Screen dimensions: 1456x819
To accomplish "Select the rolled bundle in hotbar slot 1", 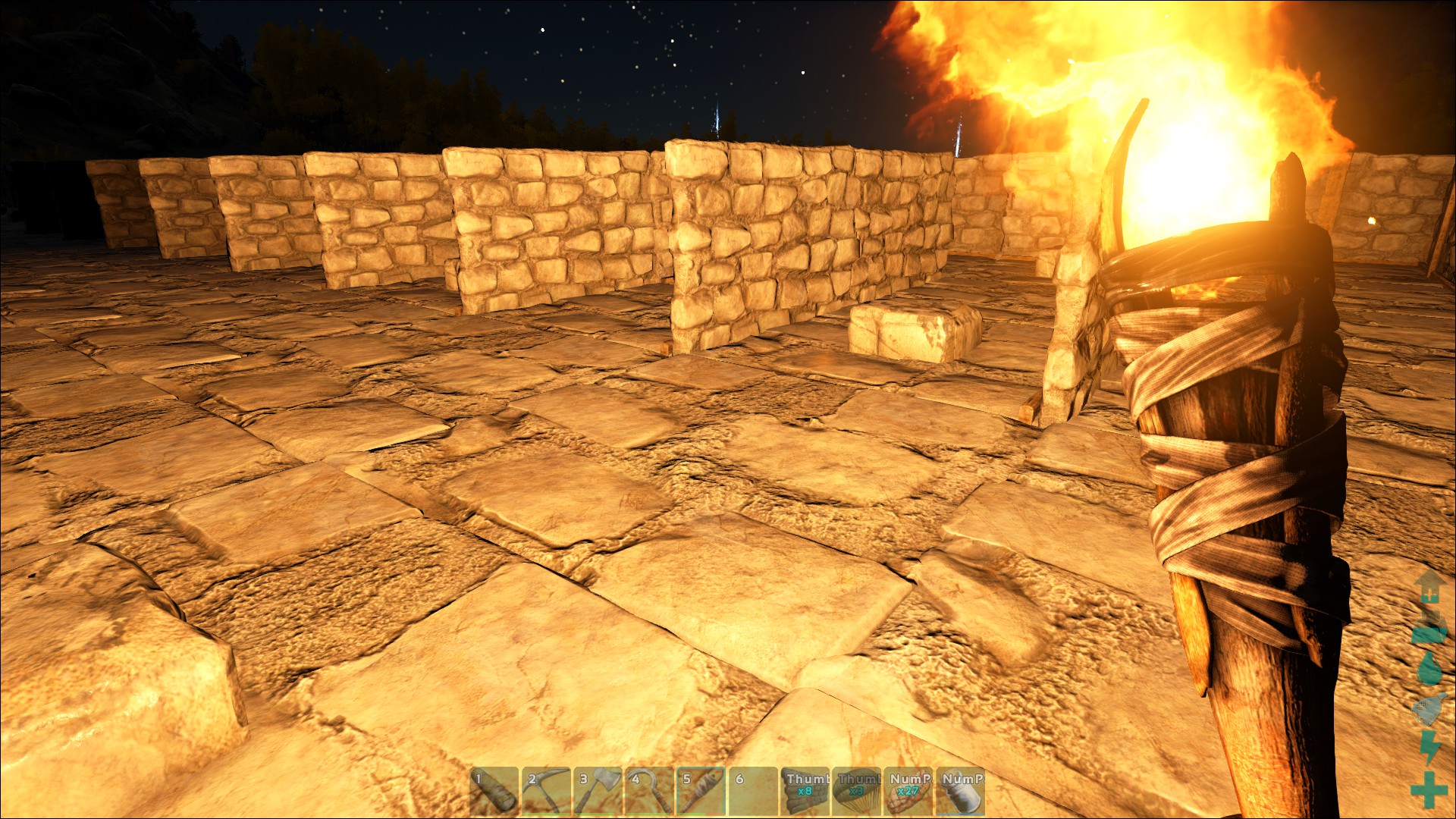I will (494, 792).
